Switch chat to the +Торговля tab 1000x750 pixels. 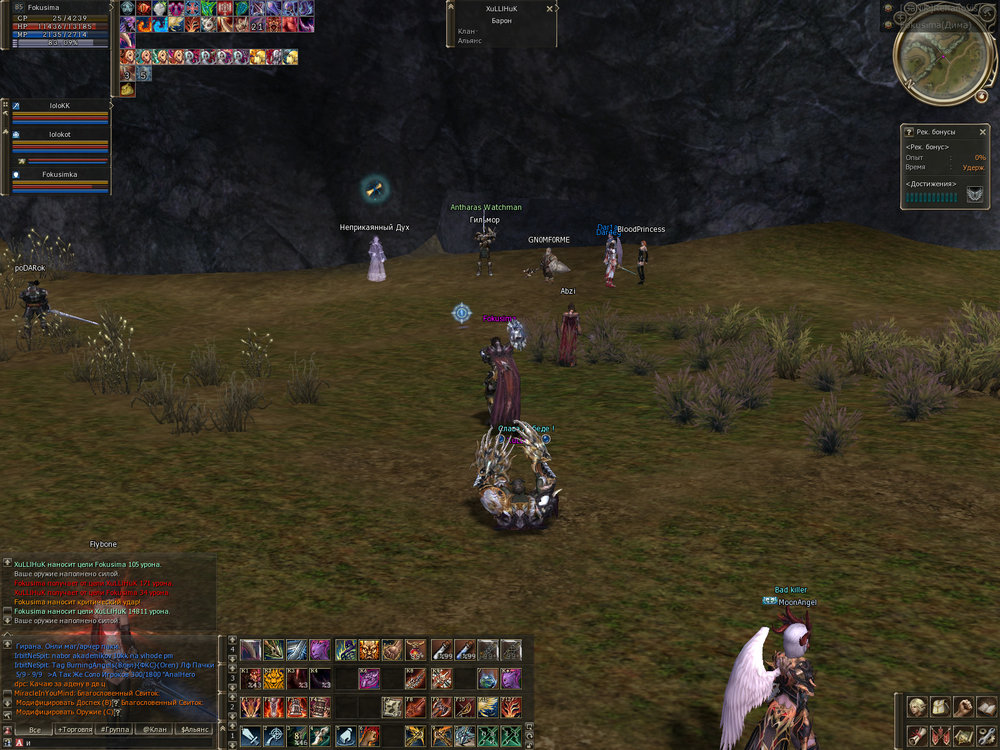(75, 730)
